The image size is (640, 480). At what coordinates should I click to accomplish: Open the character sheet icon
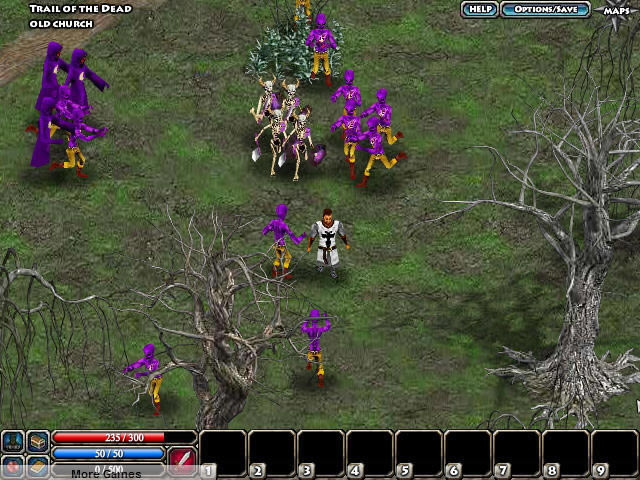click(x=14, y=441)
